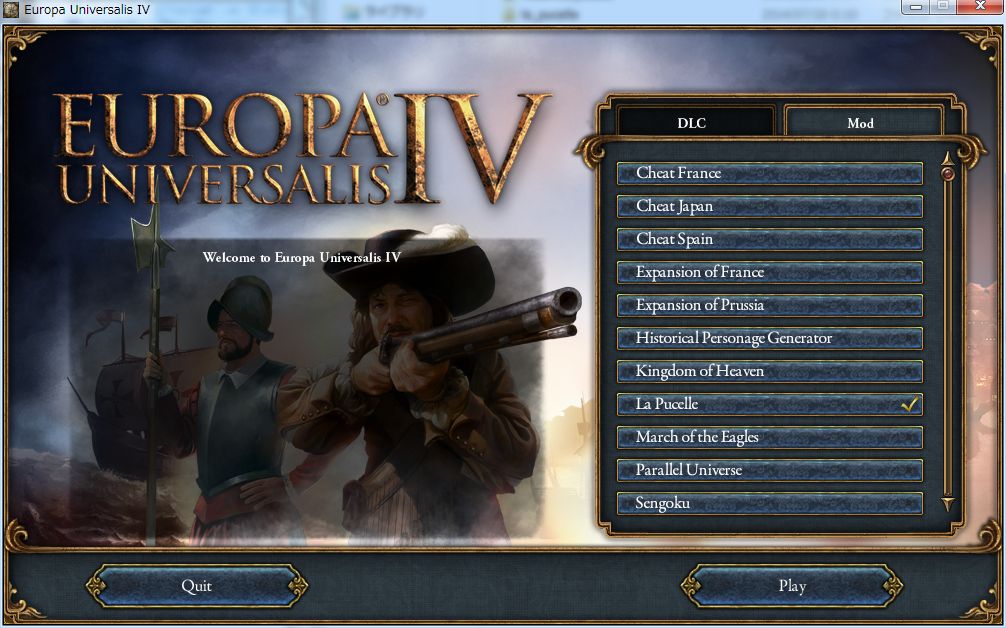
Task: Select the Parallel Universe mod
Action: 769,470
